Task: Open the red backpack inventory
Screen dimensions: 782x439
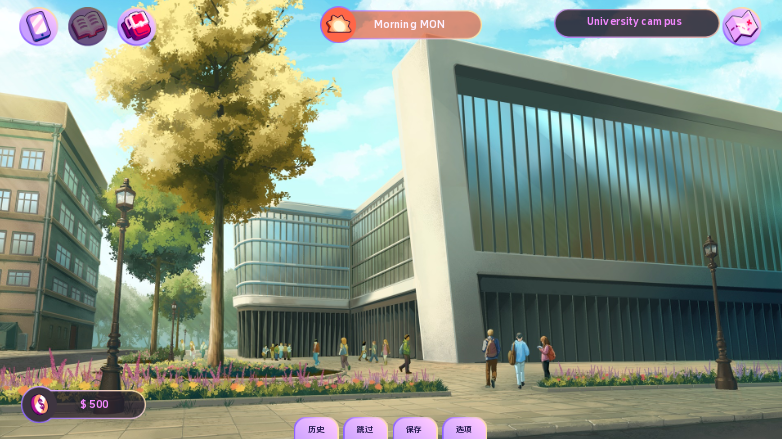Action: 136,26
